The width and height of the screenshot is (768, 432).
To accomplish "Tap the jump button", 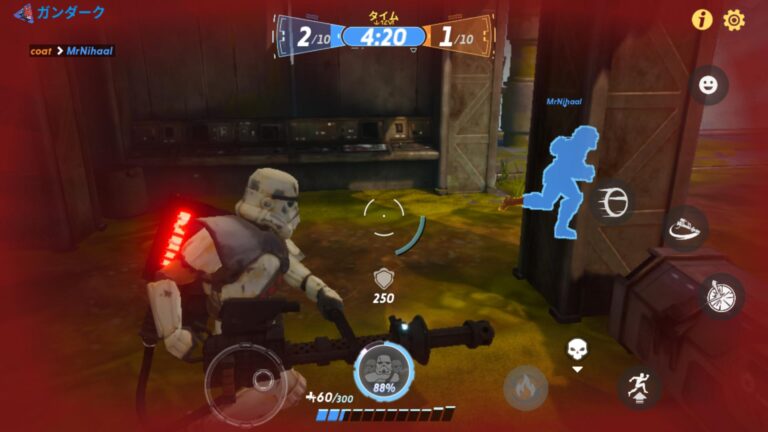I will [x=638, y=385].
